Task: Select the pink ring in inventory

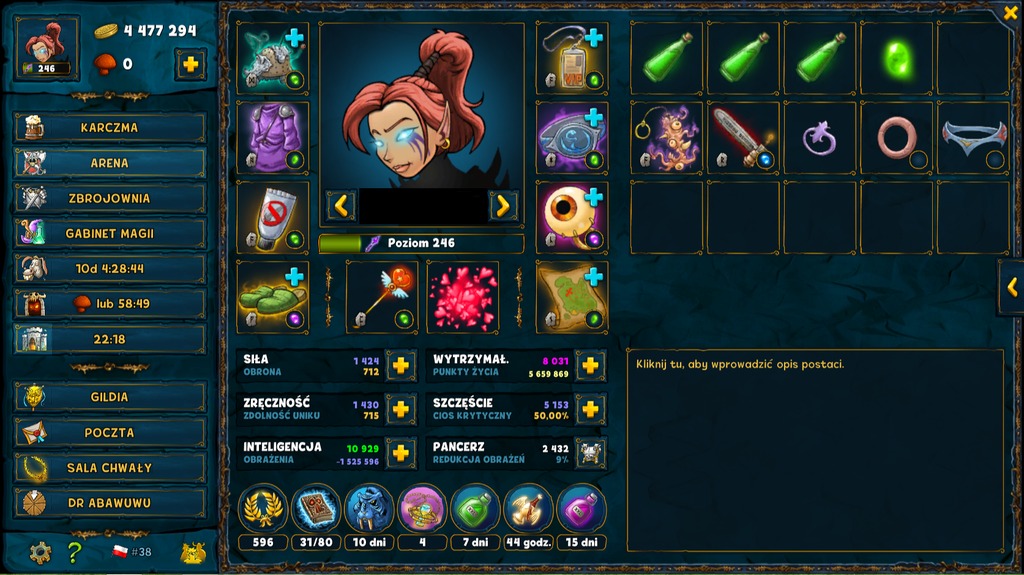Action: coord(897,137)
